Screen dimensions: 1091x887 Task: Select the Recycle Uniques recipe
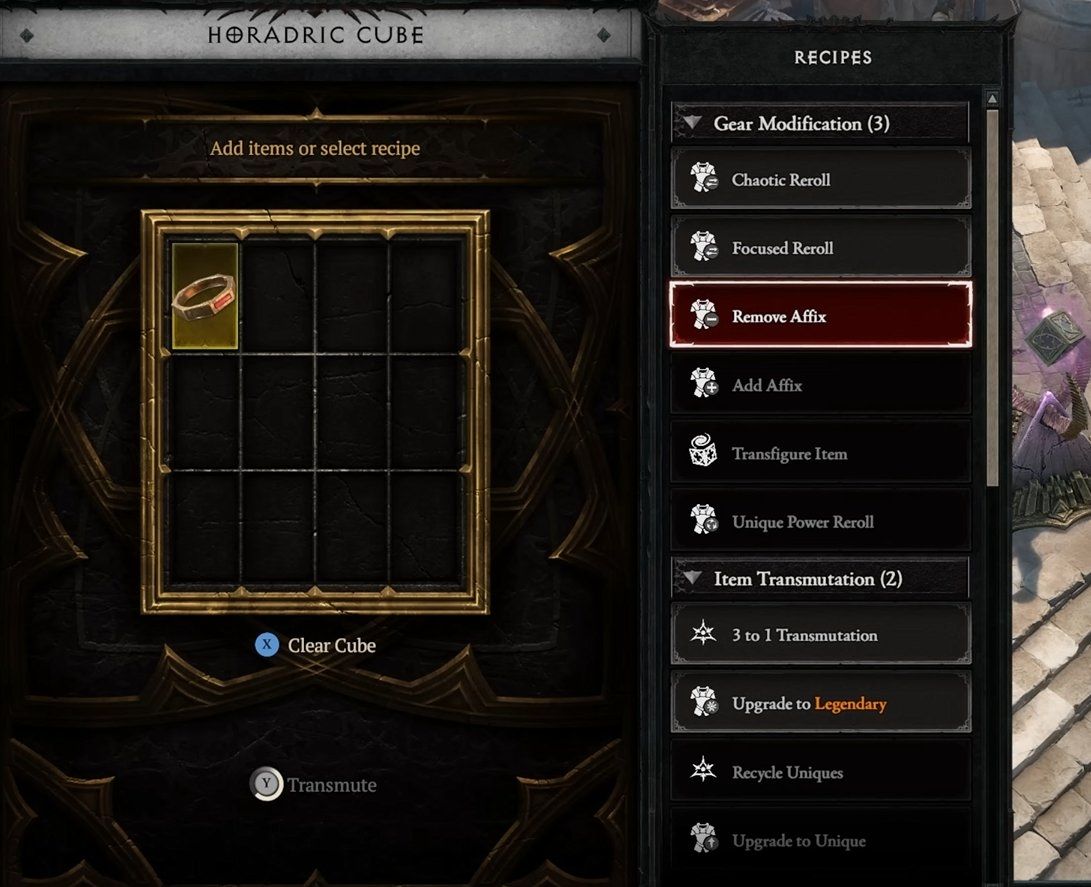point(820,773)
